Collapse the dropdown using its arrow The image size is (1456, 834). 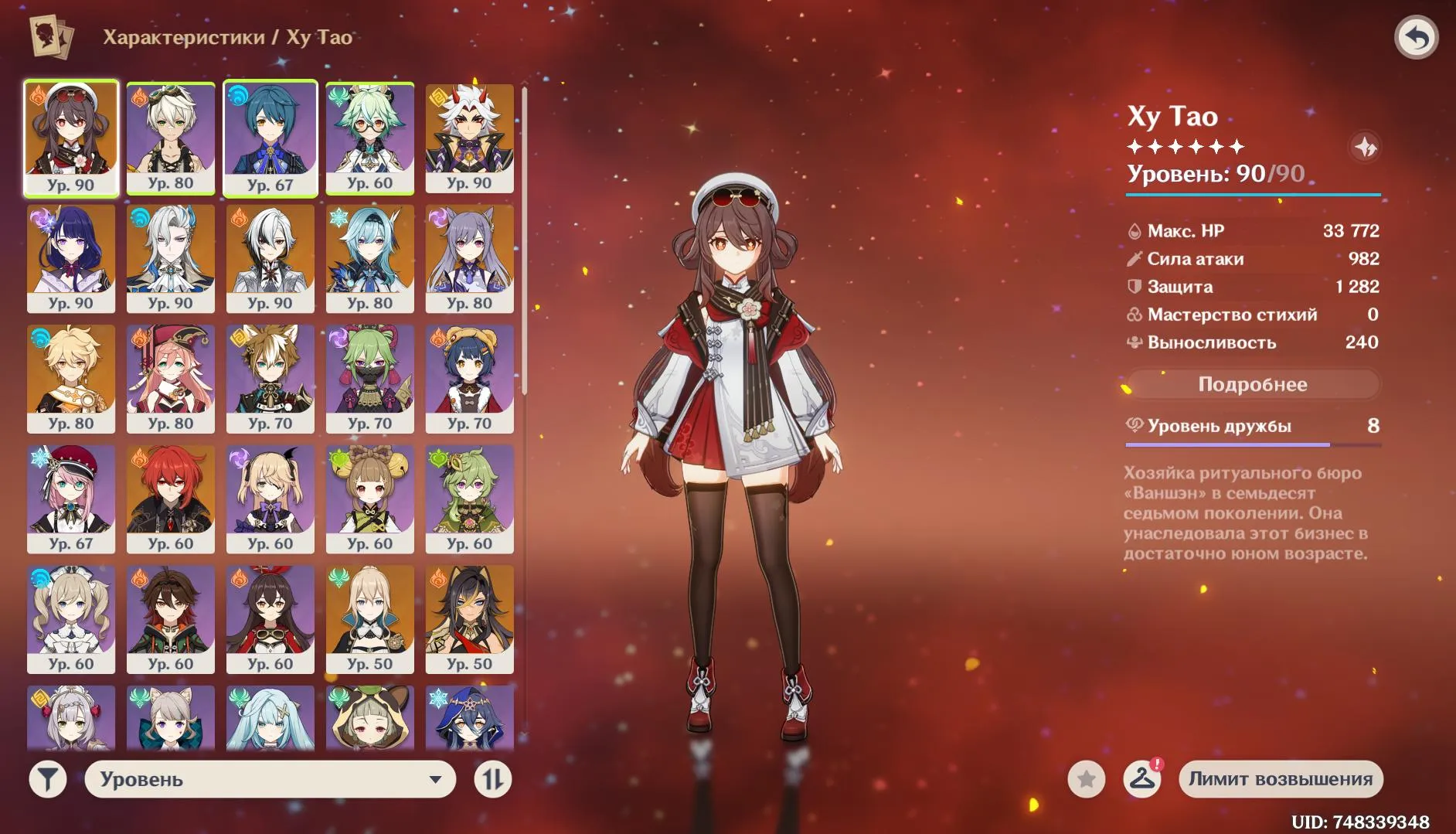pos(435,779)
